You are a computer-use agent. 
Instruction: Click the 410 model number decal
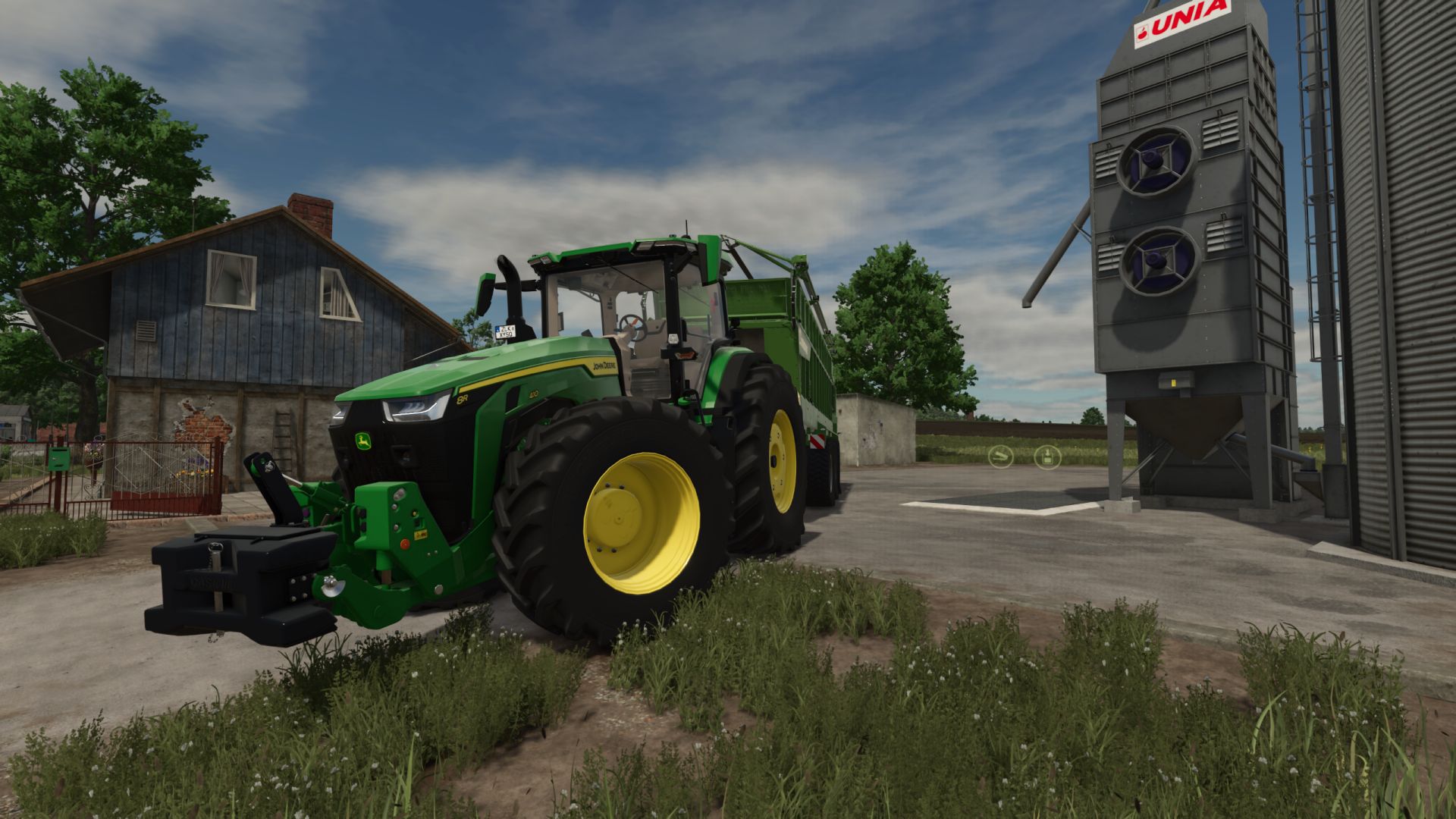(534, 394)
